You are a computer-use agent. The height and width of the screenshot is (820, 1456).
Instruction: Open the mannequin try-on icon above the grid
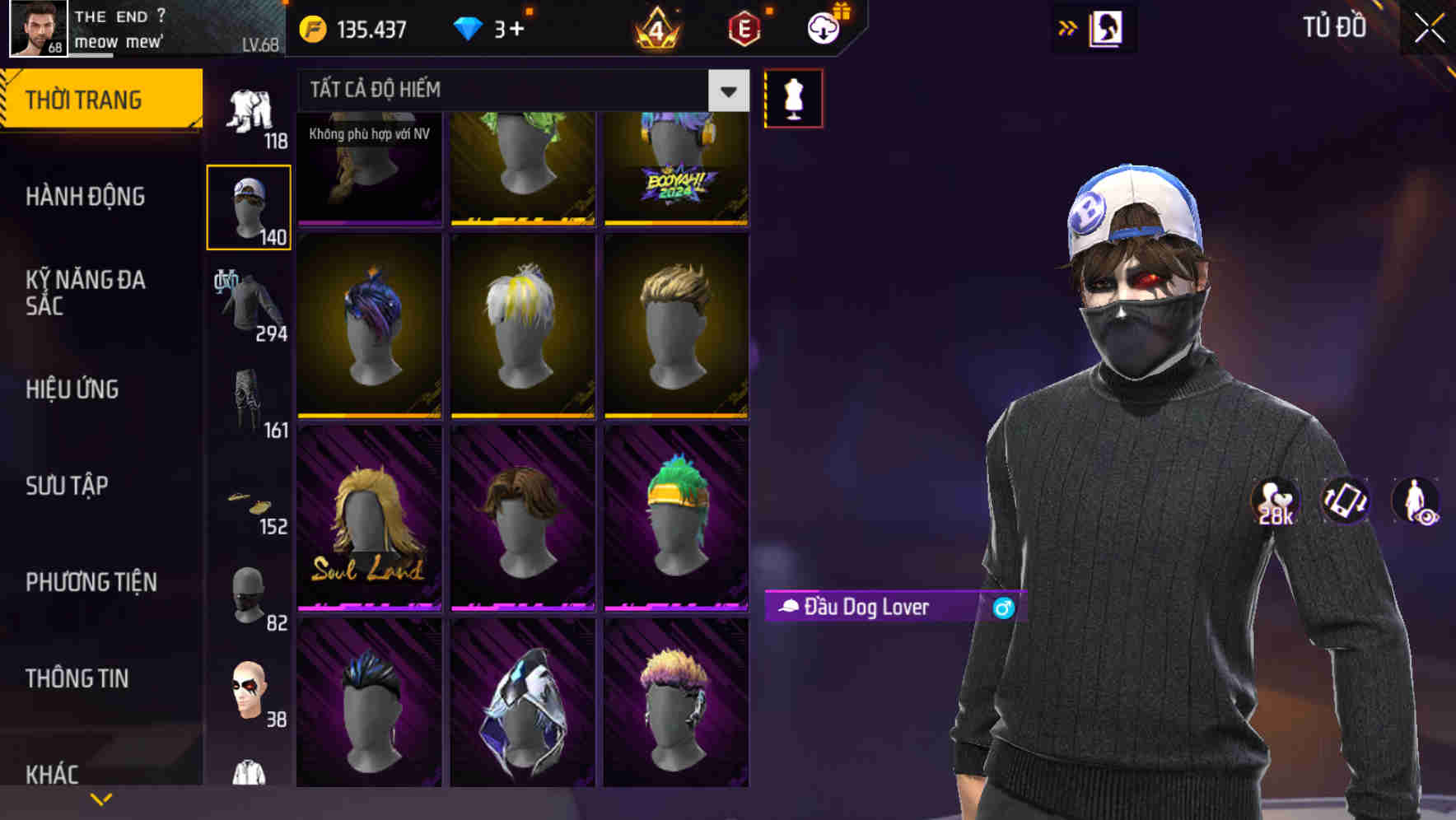click(x=793, y=97)
